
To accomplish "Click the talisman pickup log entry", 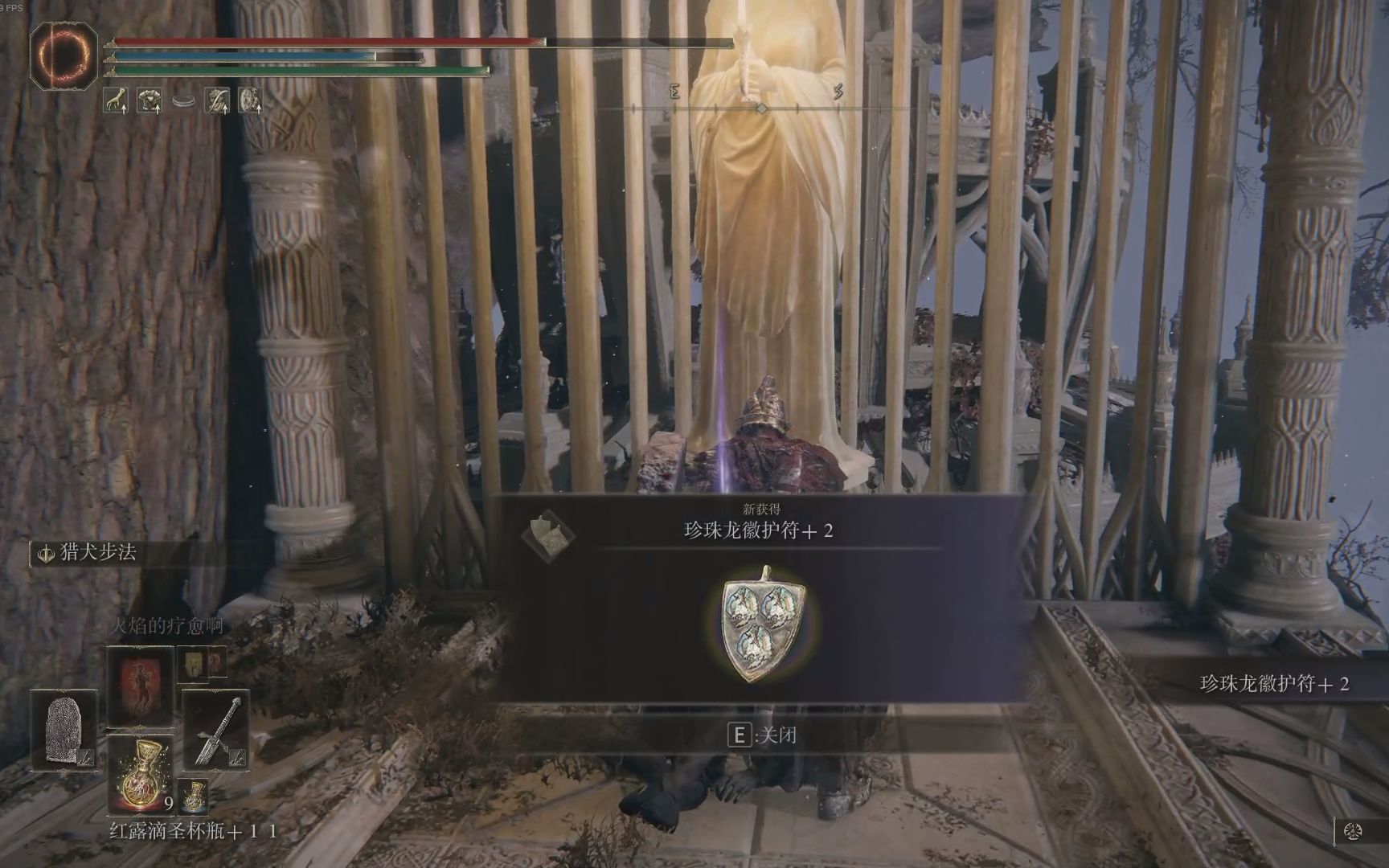I will (1274, 684).
